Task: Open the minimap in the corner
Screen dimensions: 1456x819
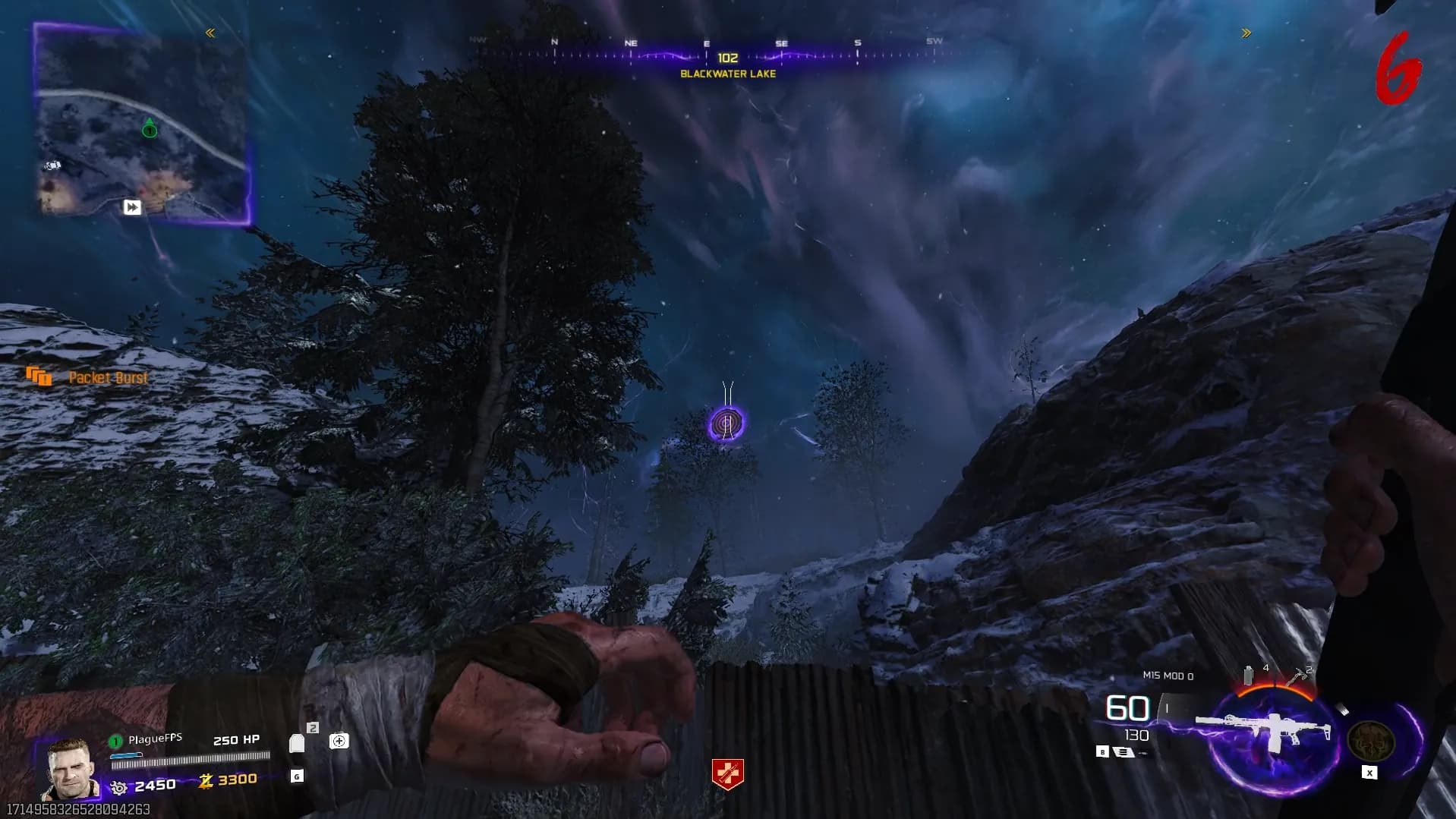Action: click(x=142, y=125)
